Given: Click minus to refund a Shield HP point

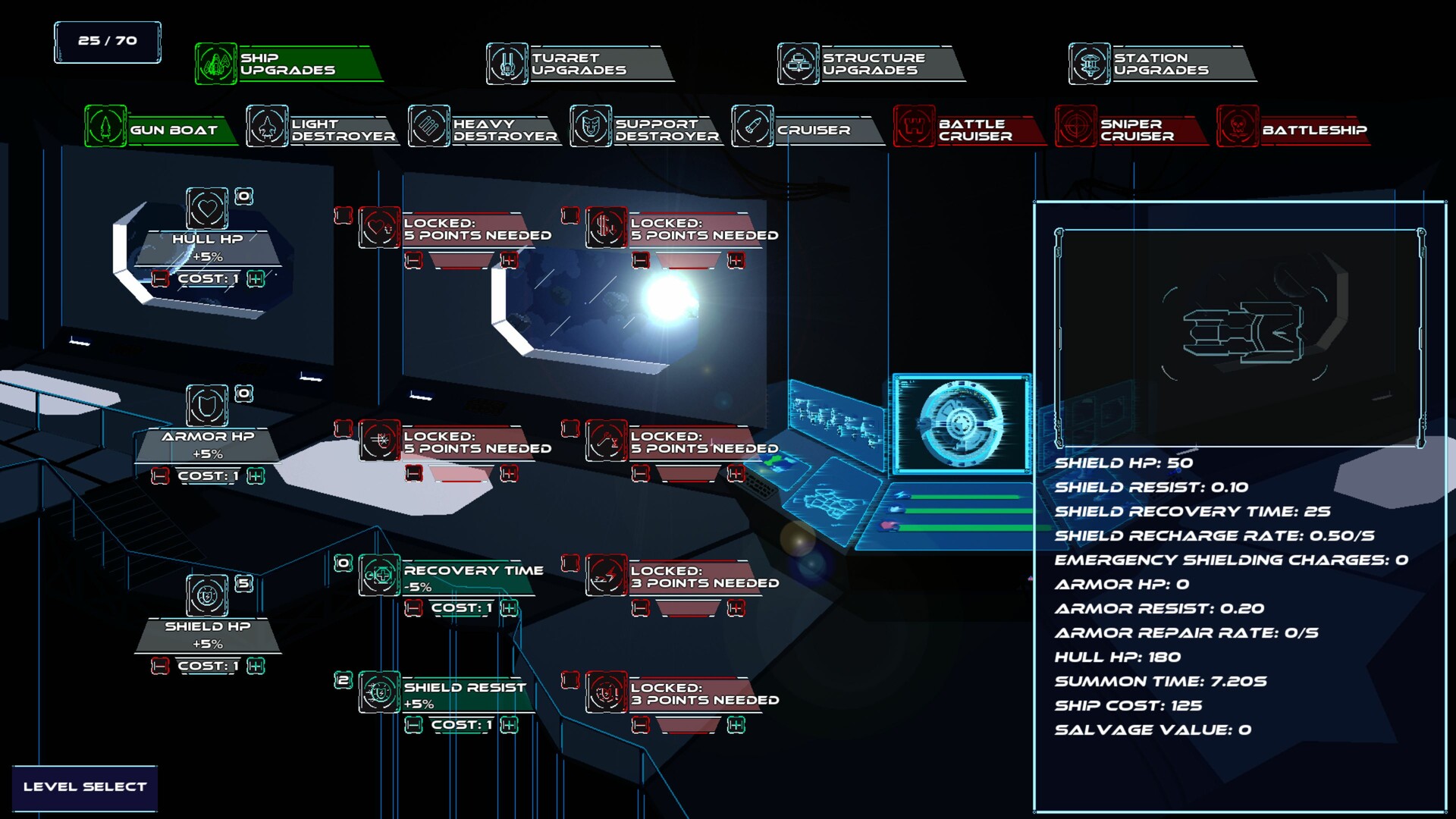Looking at the screenshot, I should click(159, 667).
